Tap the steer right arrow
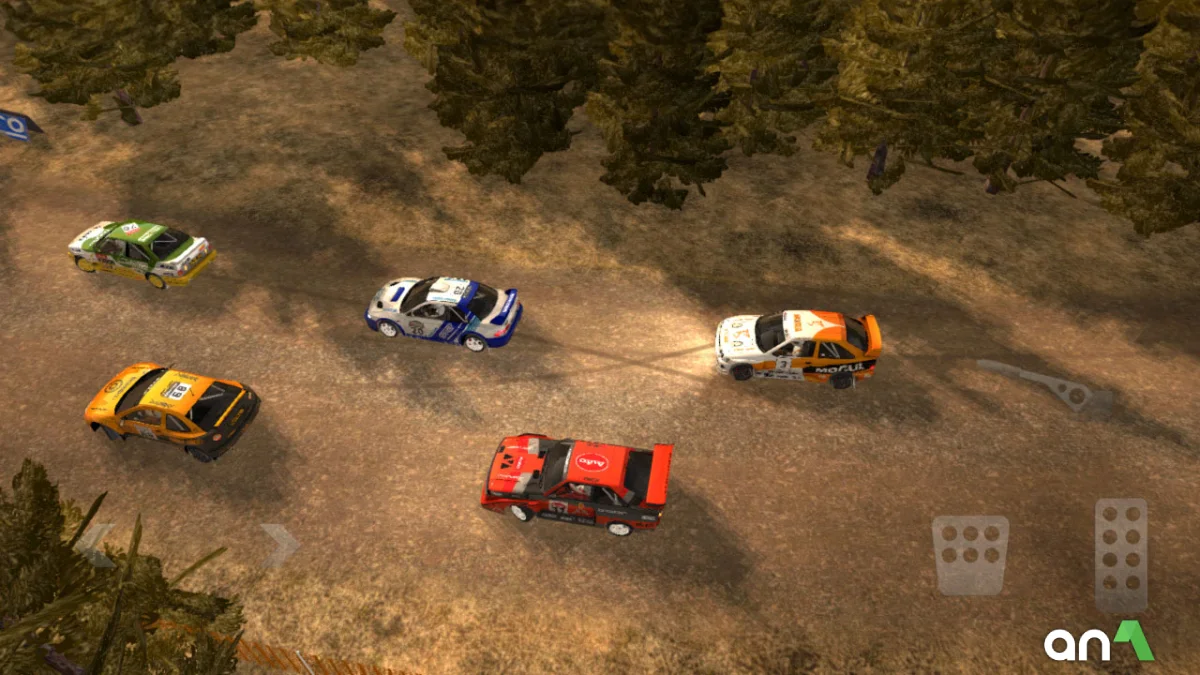 (279, 544)
